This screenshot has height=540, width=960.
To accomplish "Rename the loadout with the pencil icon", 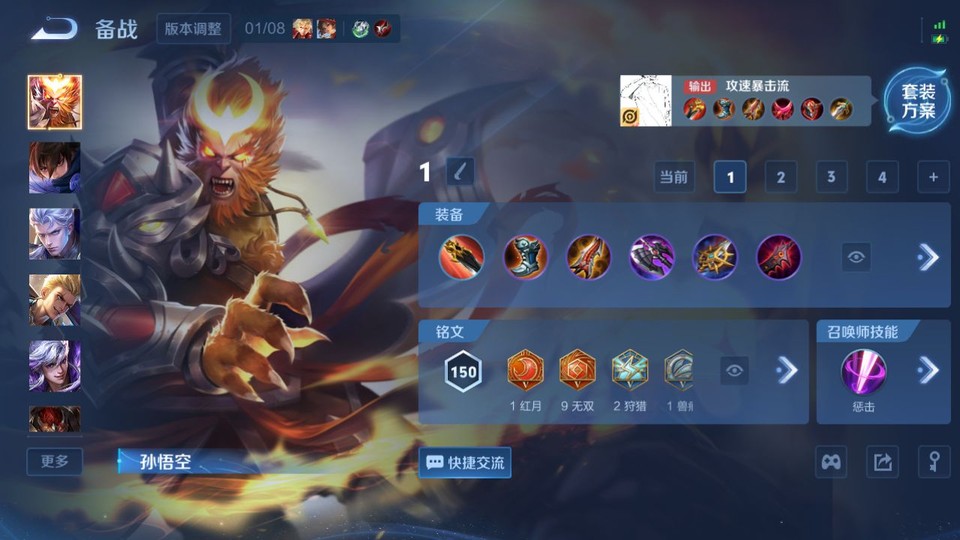I will click(x=460, y=172).
